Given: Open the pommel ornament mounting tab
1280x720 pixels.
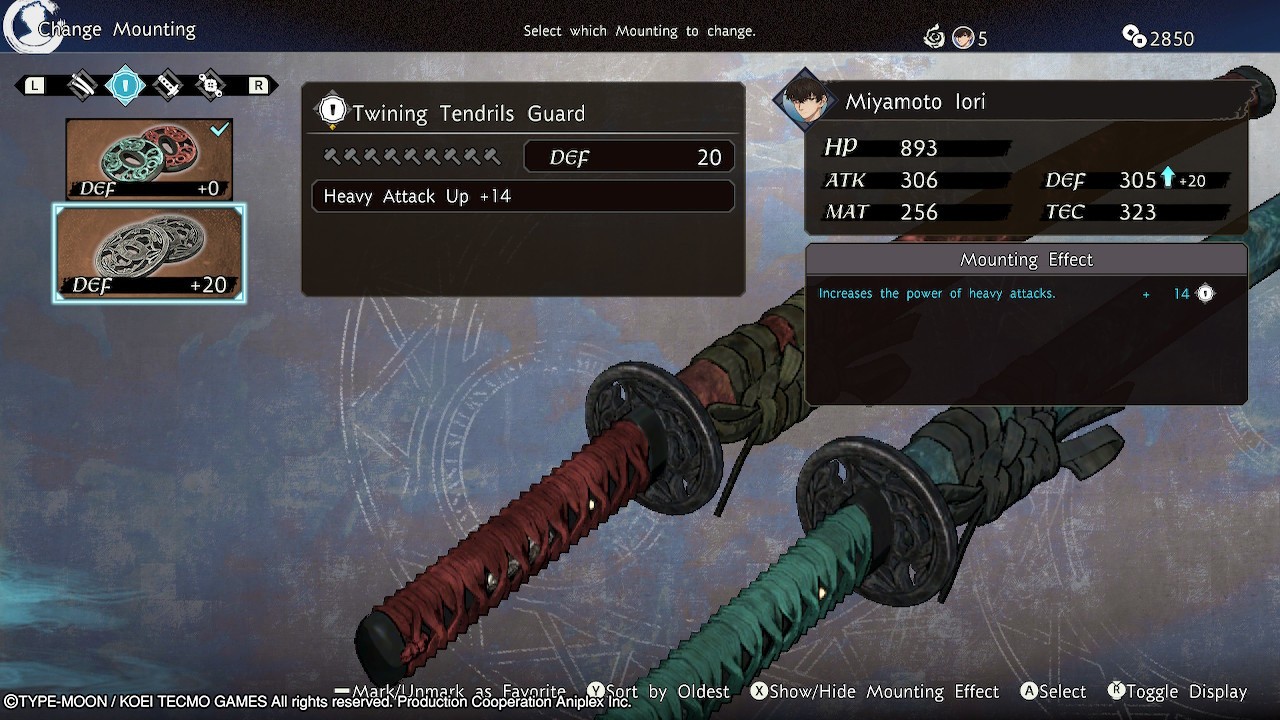Looking at the screenshot, I should (211, 85).
